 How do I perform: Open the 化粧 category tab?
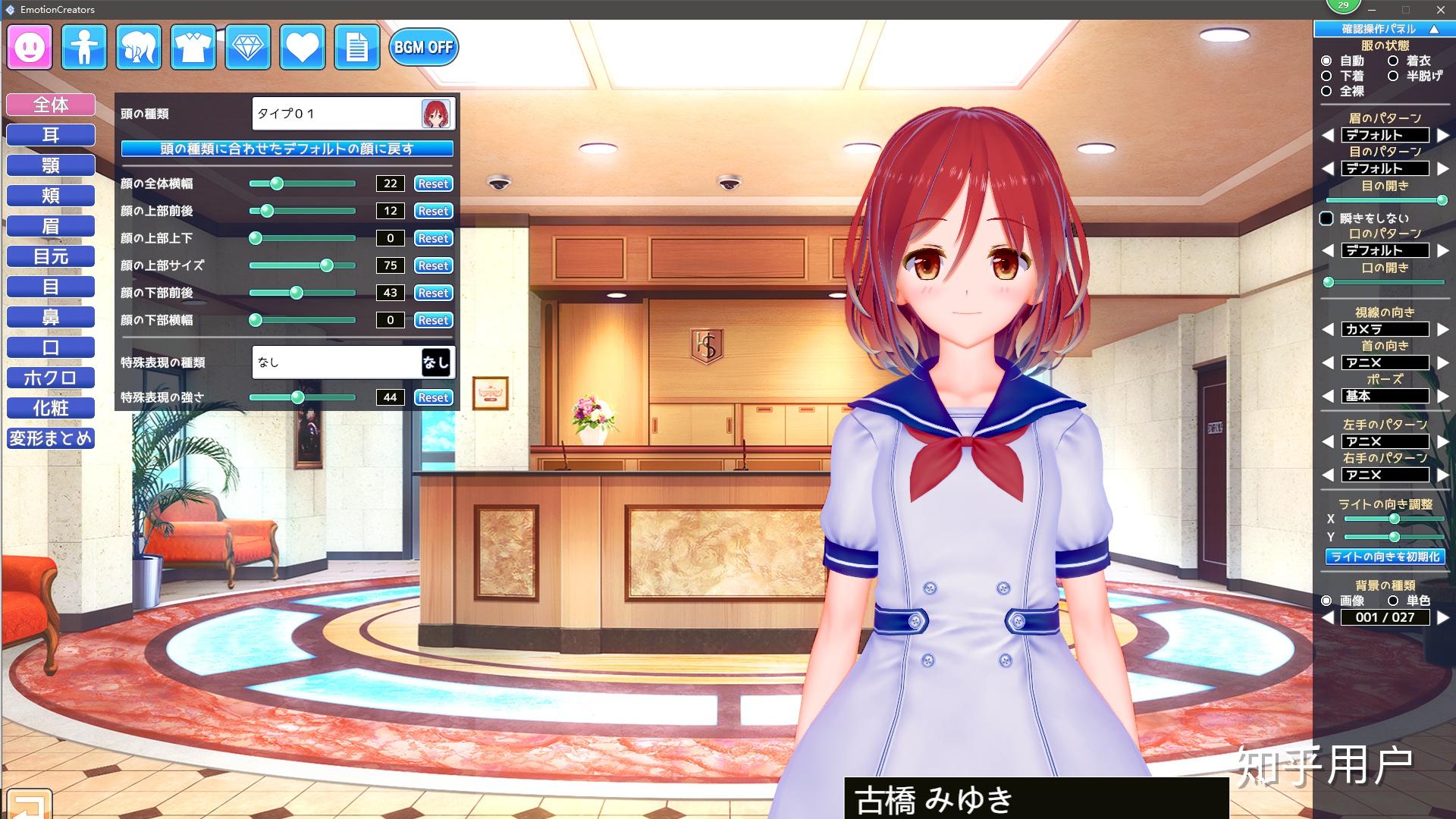pos(51,408)
